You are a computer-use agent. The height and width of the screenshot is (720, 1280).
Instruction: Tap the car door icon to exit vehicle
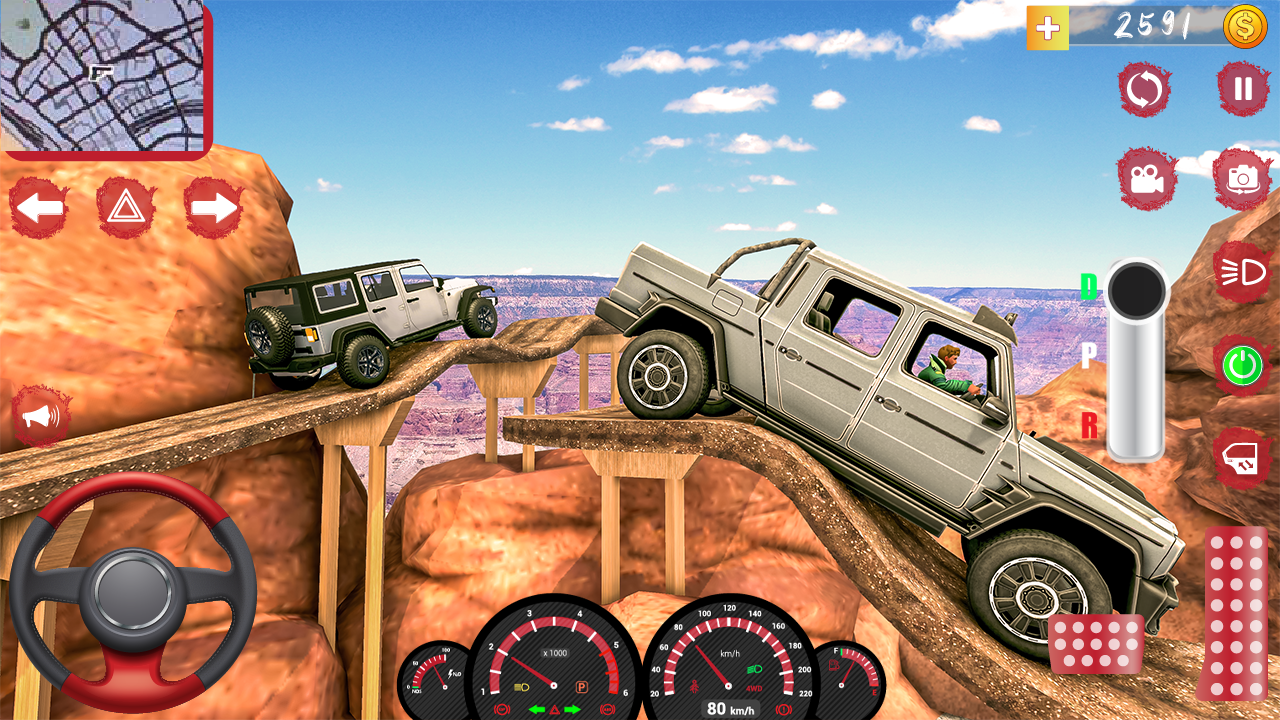(1240, 455)
